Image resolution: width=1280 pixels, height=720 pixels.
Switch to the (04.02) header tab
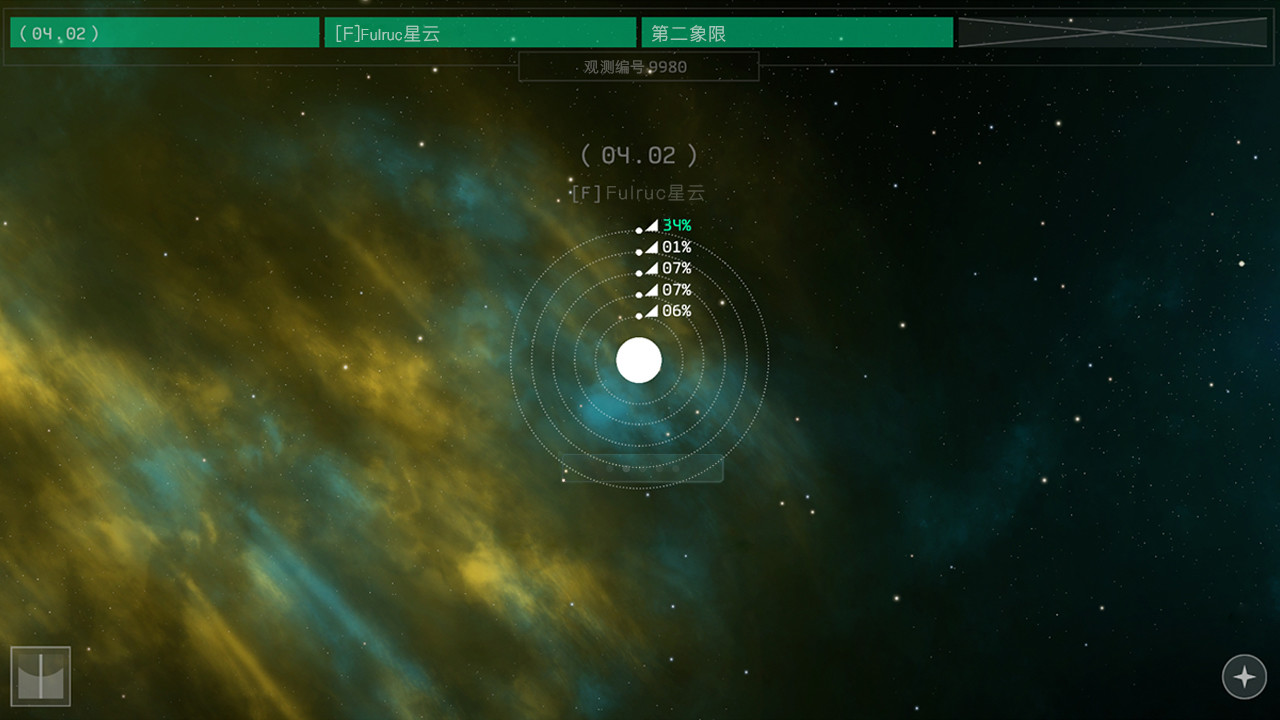(163, 32)
